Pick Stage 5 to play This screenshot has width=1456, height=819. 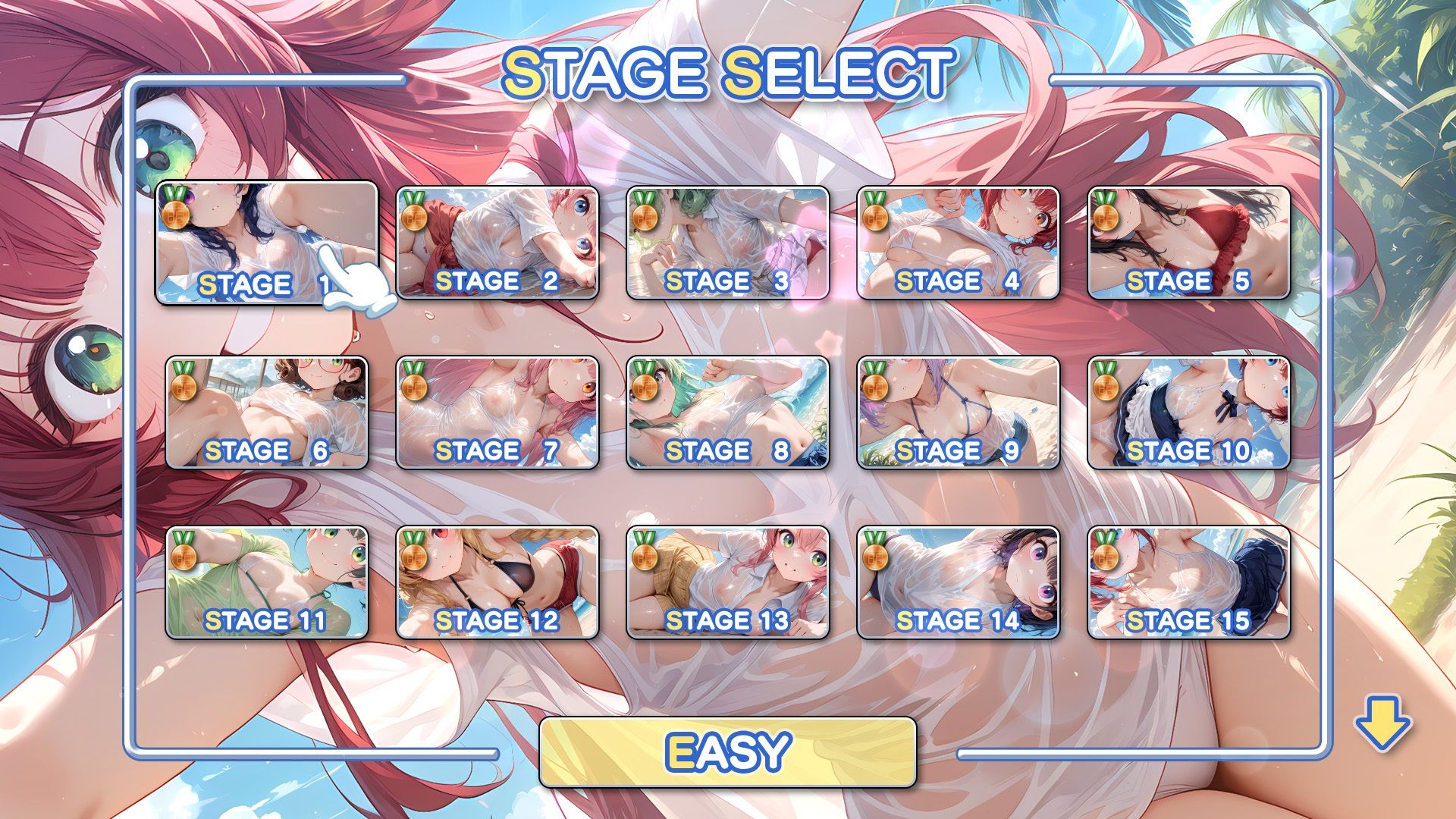[1189, 243]
